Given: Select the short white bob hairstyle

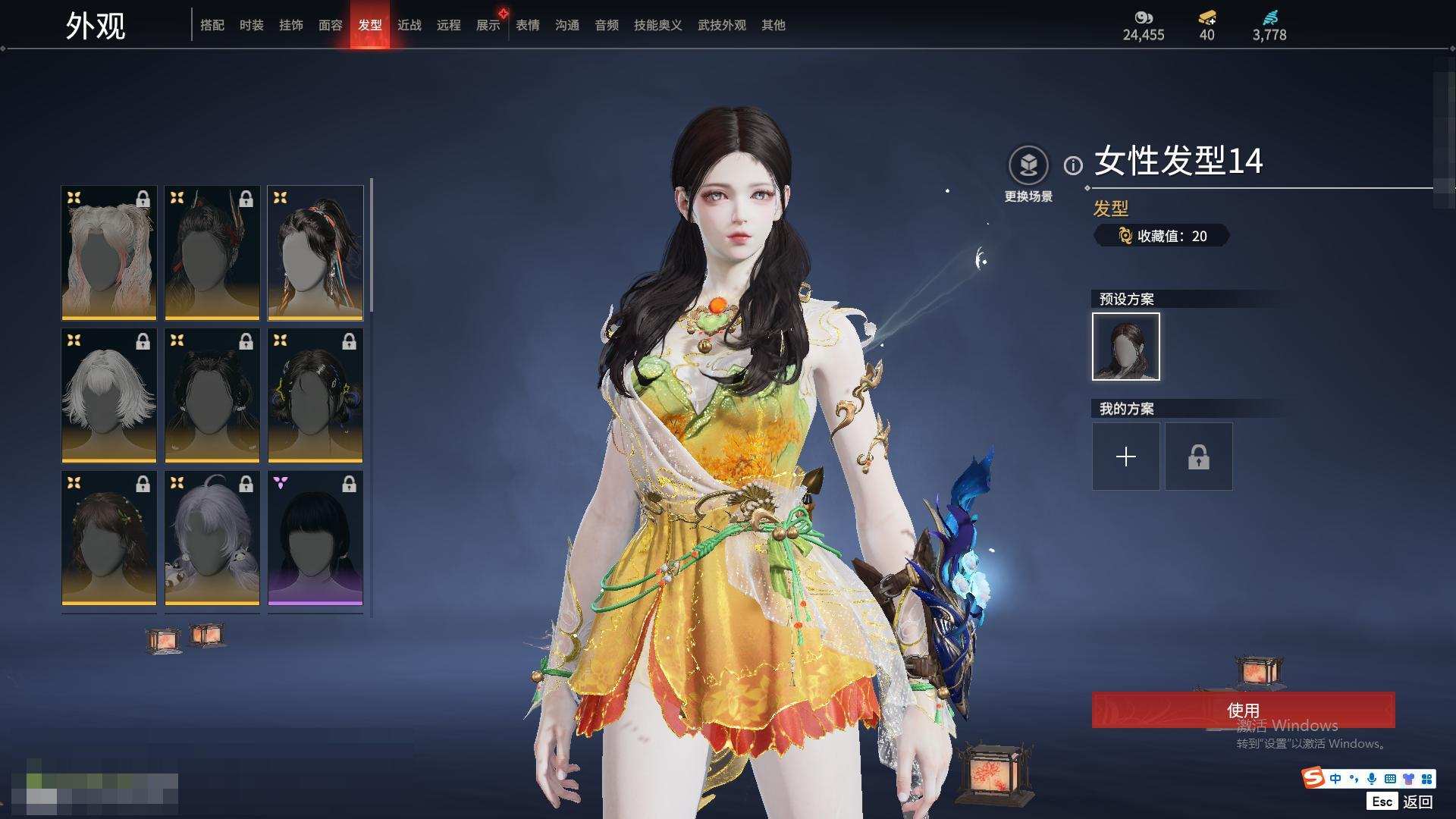Looking at the screenshot, I should pos(108,395).
